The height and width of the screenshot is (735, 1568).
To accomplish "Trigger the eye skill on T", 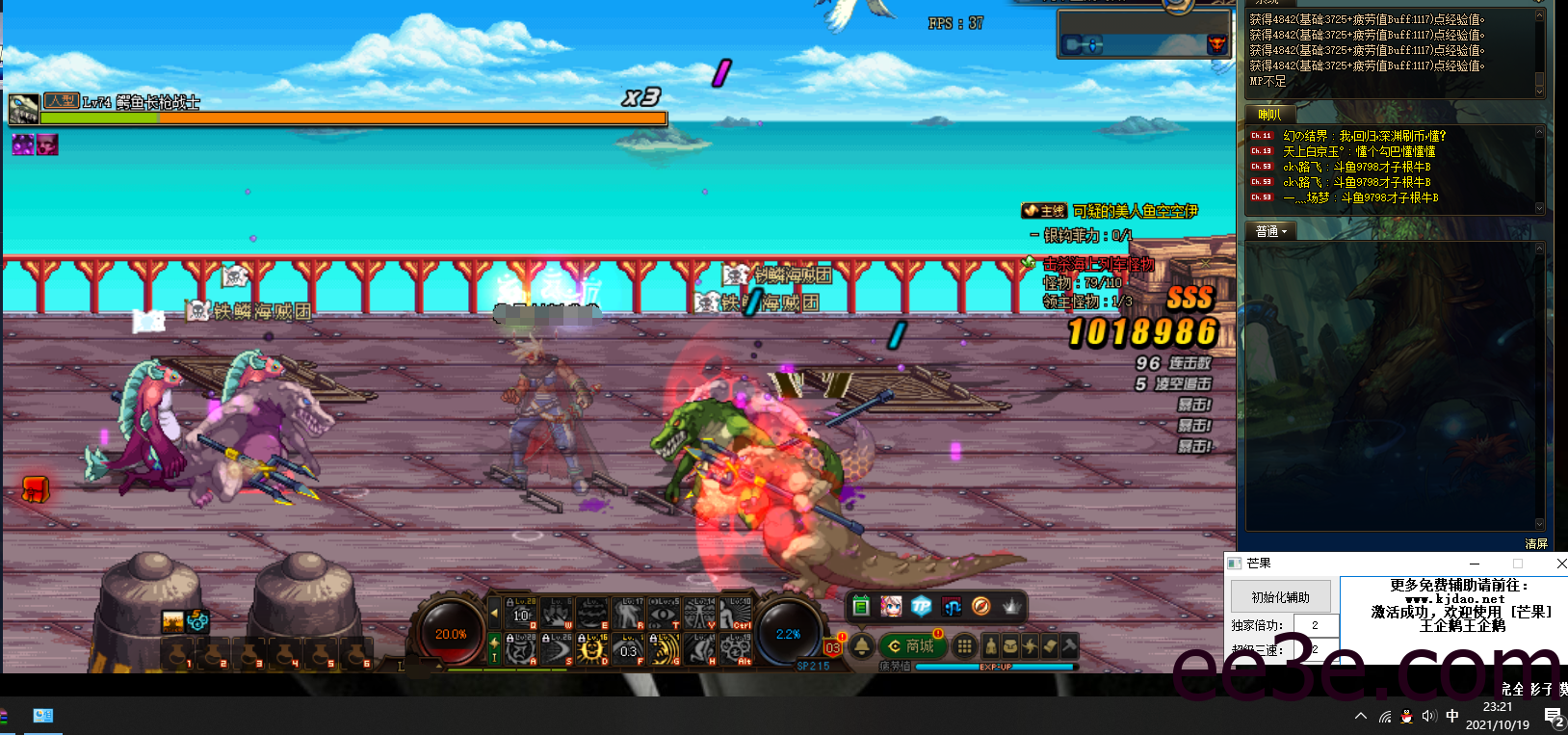I will pyautogui.click(x=664, y=613).
